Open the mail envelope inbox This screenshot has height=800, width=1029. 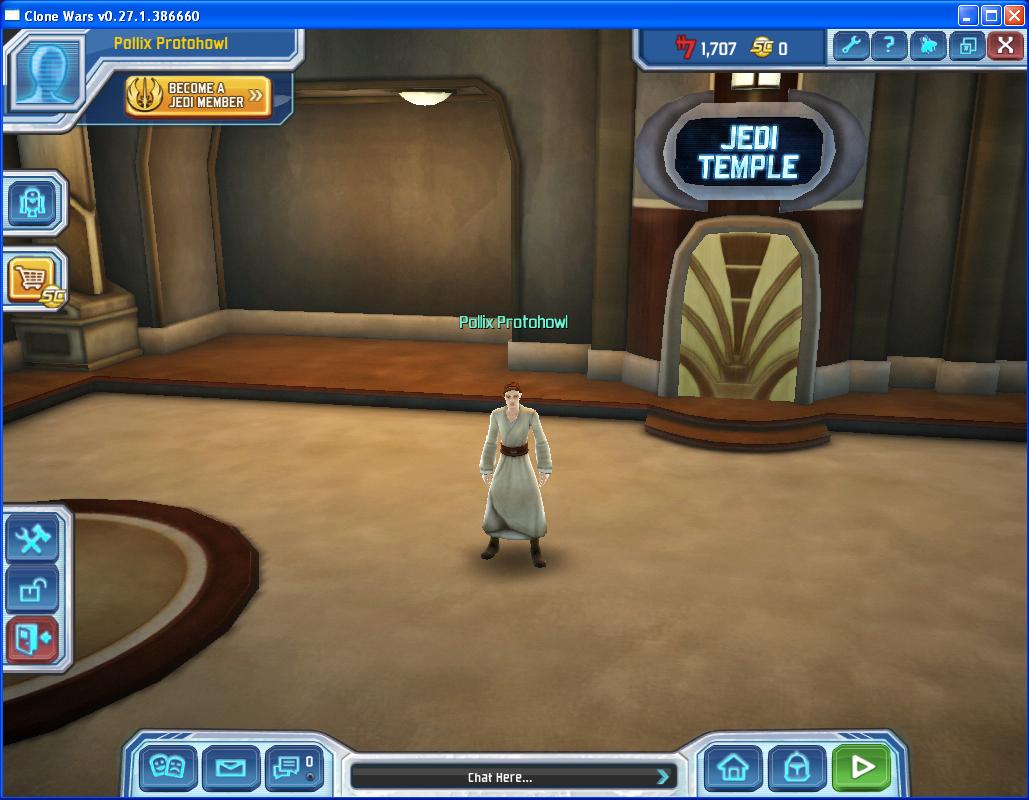click(231, 768)
